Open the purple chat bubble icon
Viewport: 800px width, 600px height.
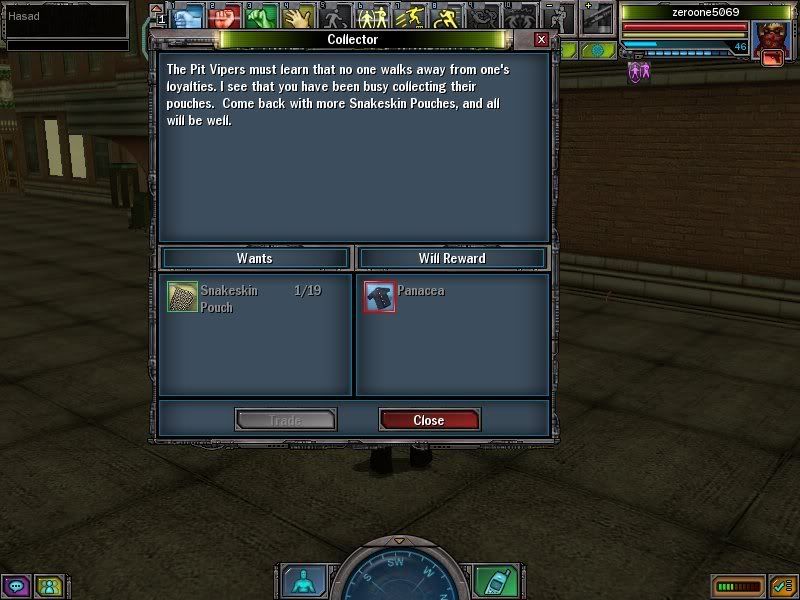16,586
